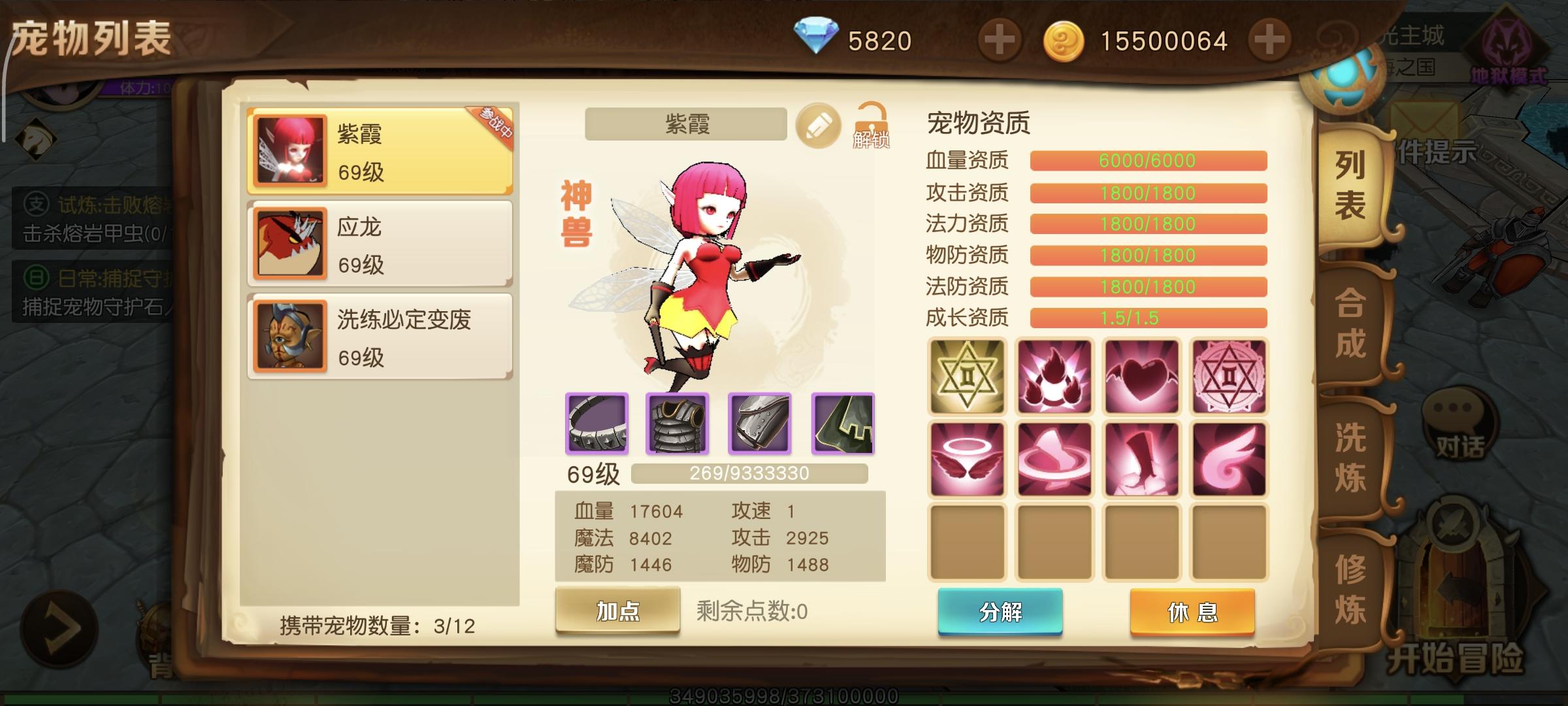Open the flame cluster skill icon
1568x706 pixels.
click(1054, 375)
